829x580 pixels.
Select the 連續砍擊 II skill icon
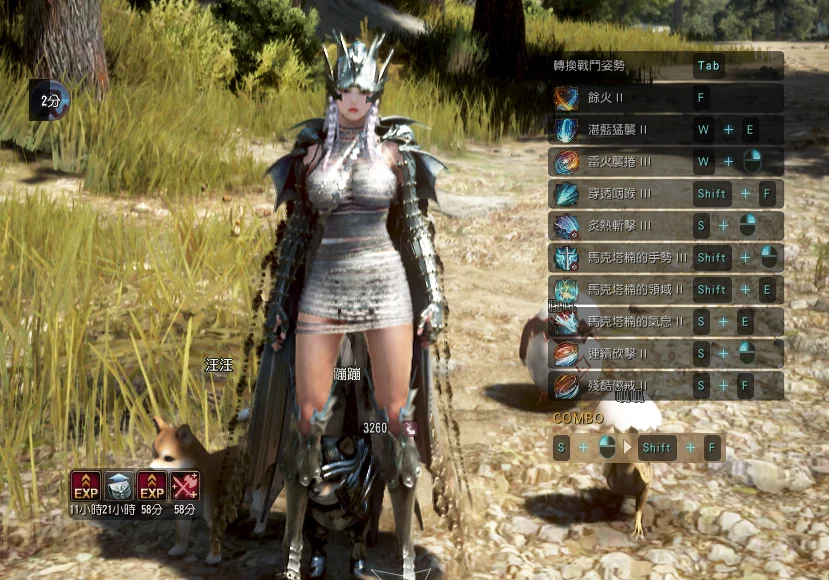566,354
